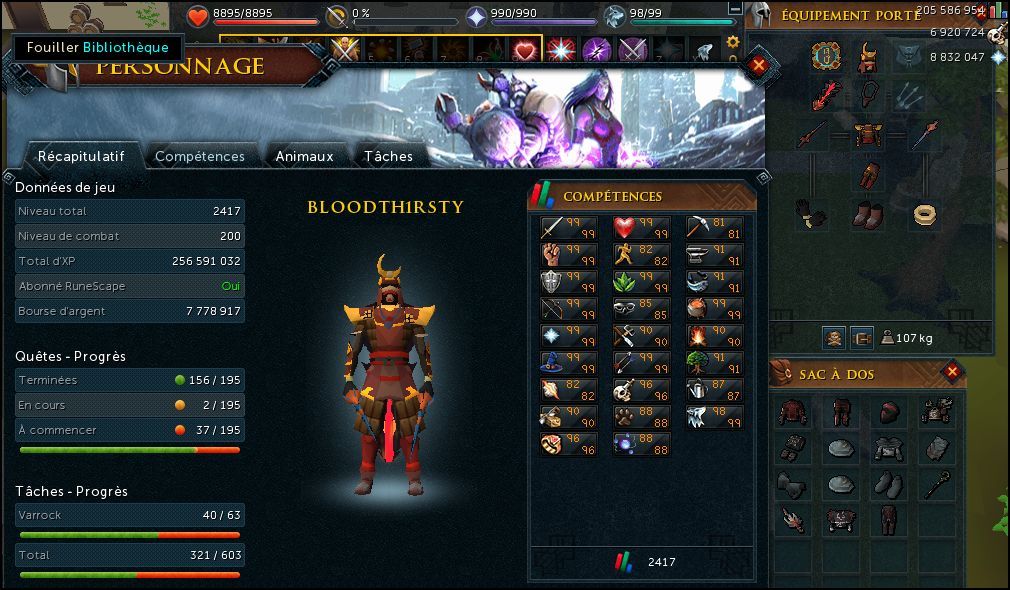The image size is (1010, 590).
Task: Click the prayer star orb icon
Action: [x=477, y=16]
